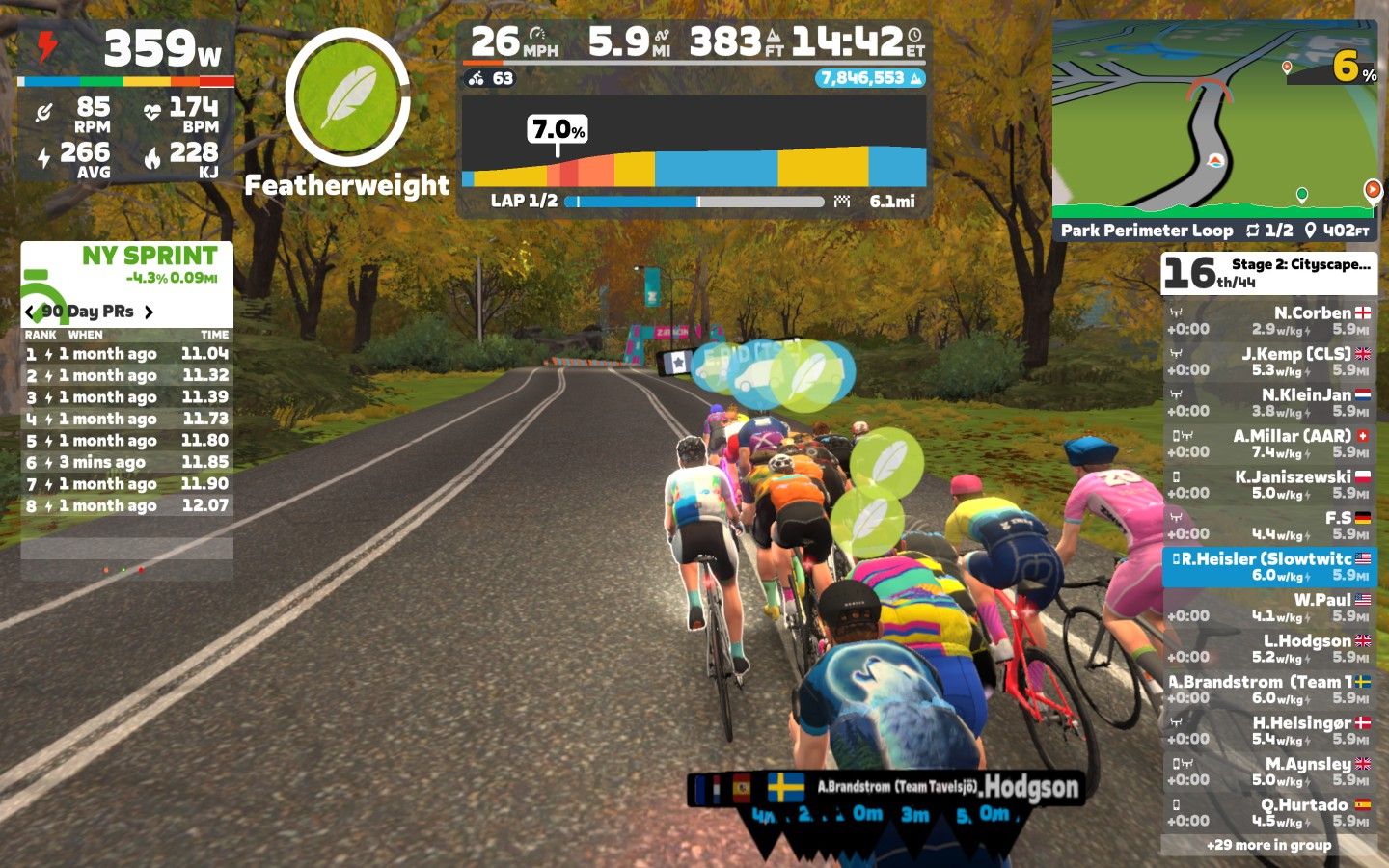
Task: Select H.Helsingør rider row
Action: coord(1268,731)
